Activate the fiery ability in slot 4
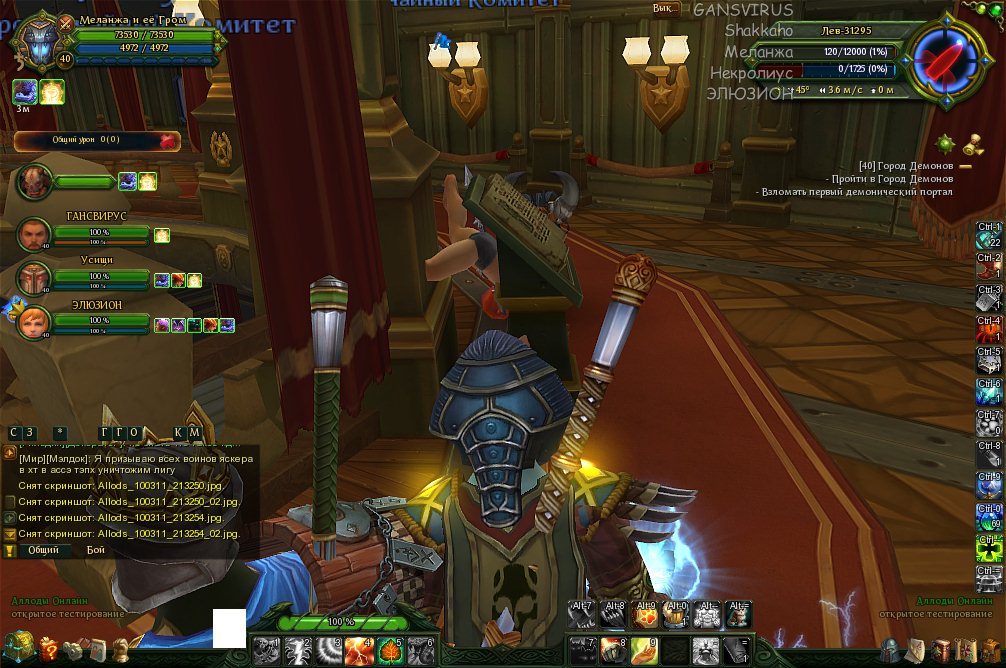 pyautogui.click(x=358, y=651)
